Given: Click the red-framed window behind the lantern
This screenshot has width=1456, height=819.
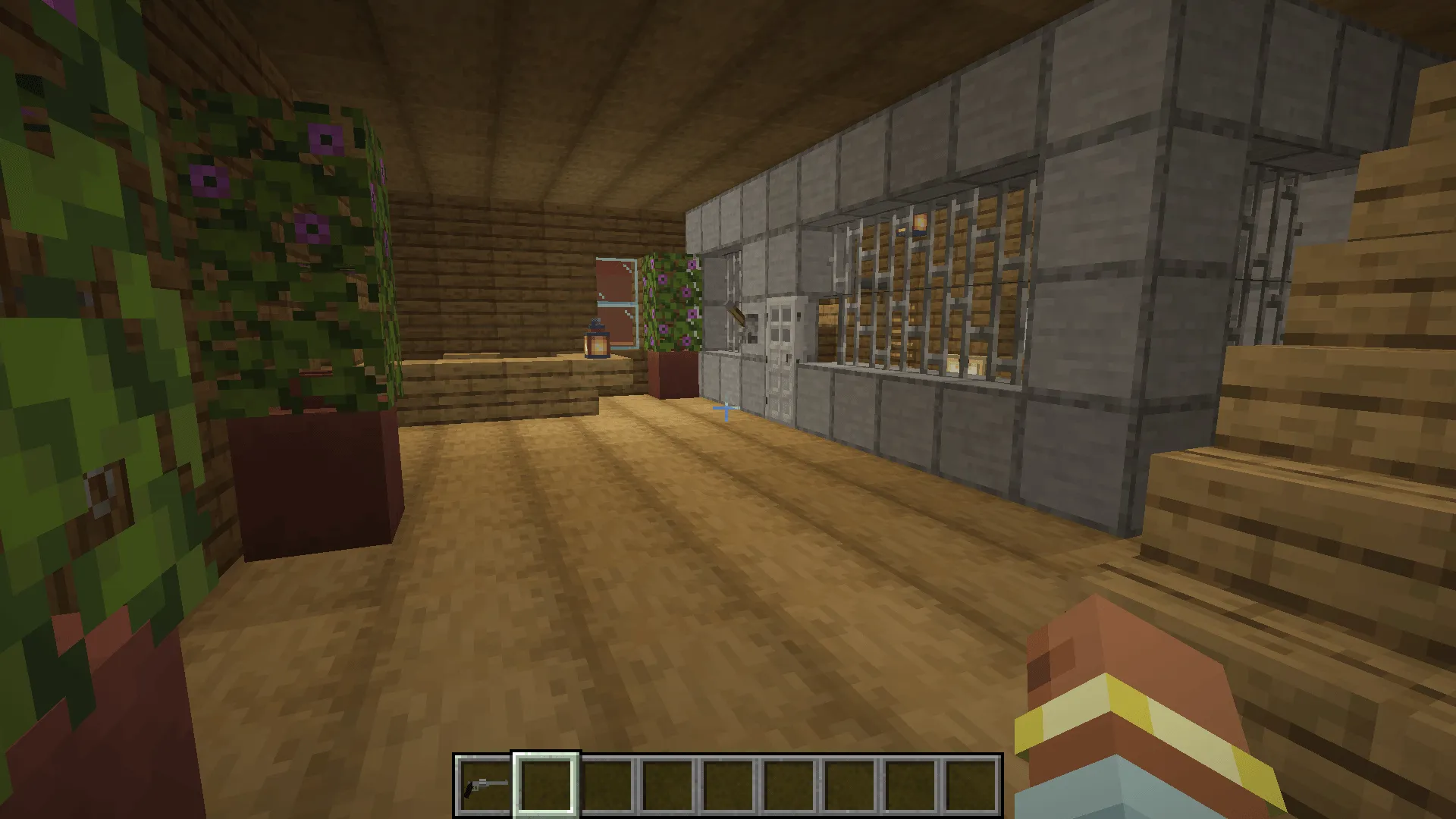Looking at the screenshot, I should pyautogui.click(x=614, y=296).
